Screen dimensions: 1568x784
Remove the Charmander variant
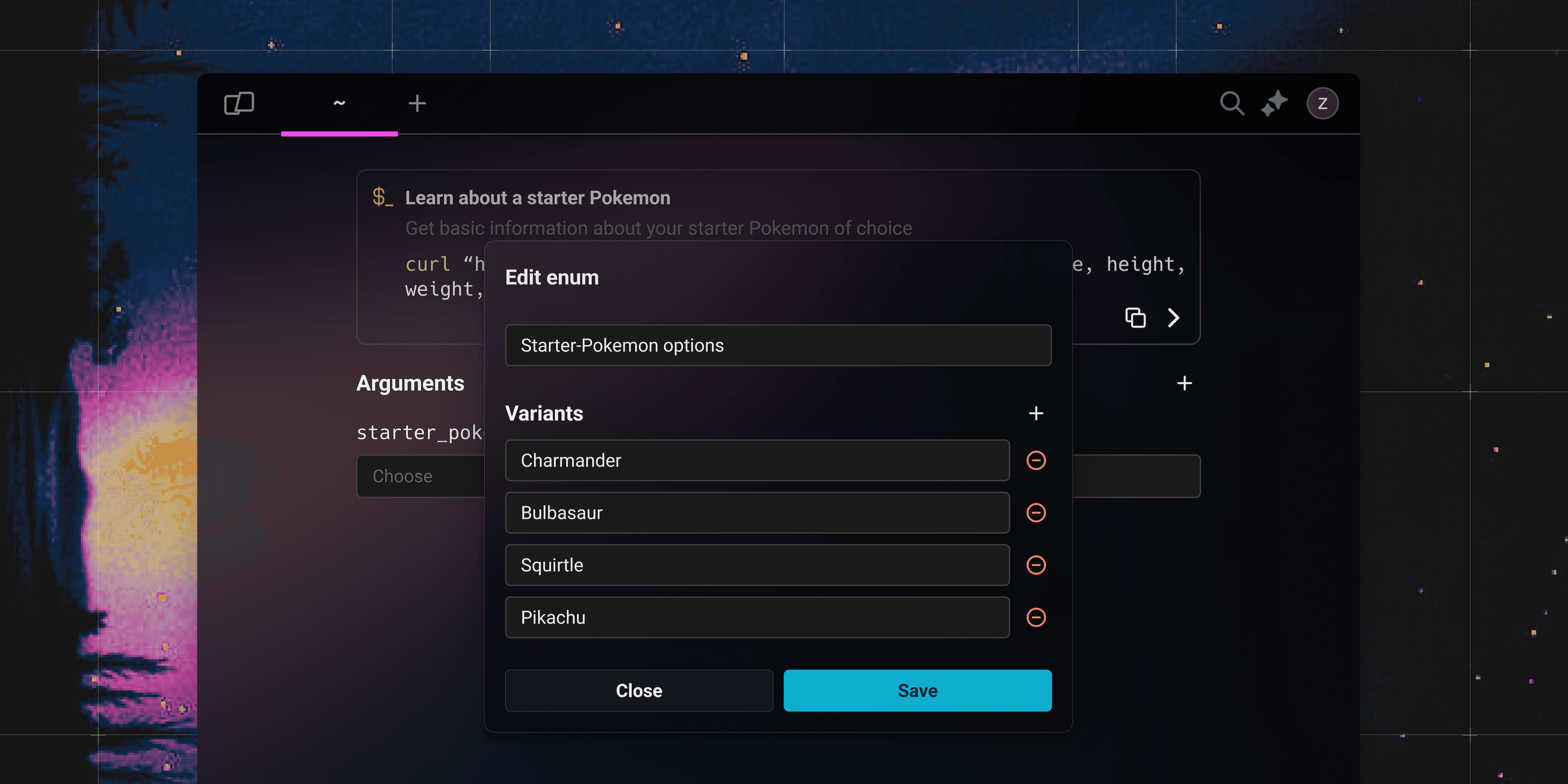click(1035, 461)
